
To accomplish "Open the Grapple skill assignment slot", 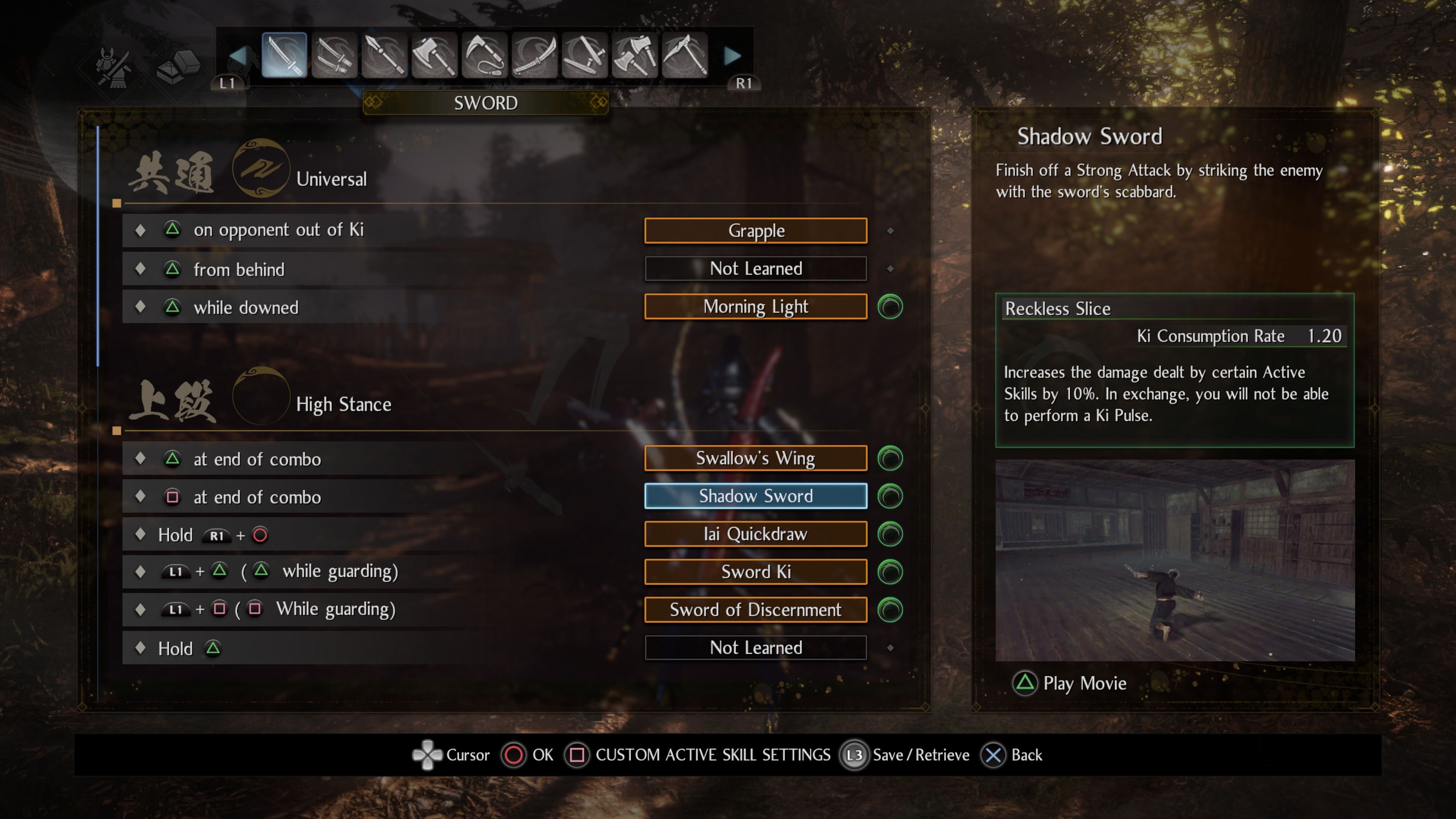I will (x=756, y=230).
